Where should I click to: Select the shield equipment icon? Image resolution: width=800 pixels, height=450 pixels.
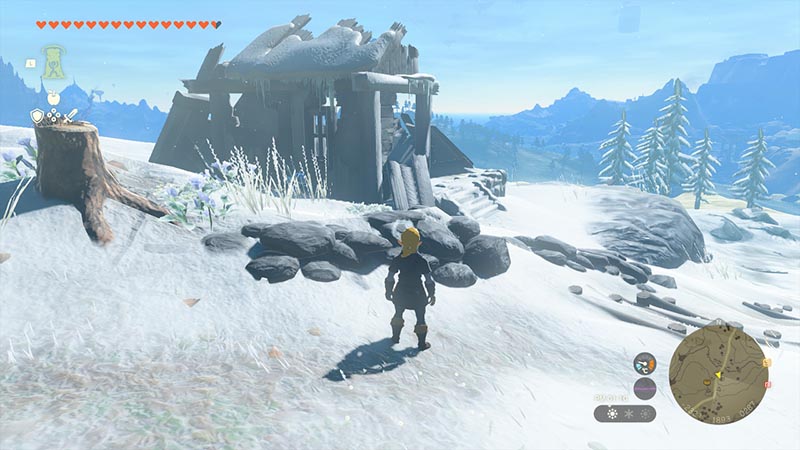tap(37, 116)
